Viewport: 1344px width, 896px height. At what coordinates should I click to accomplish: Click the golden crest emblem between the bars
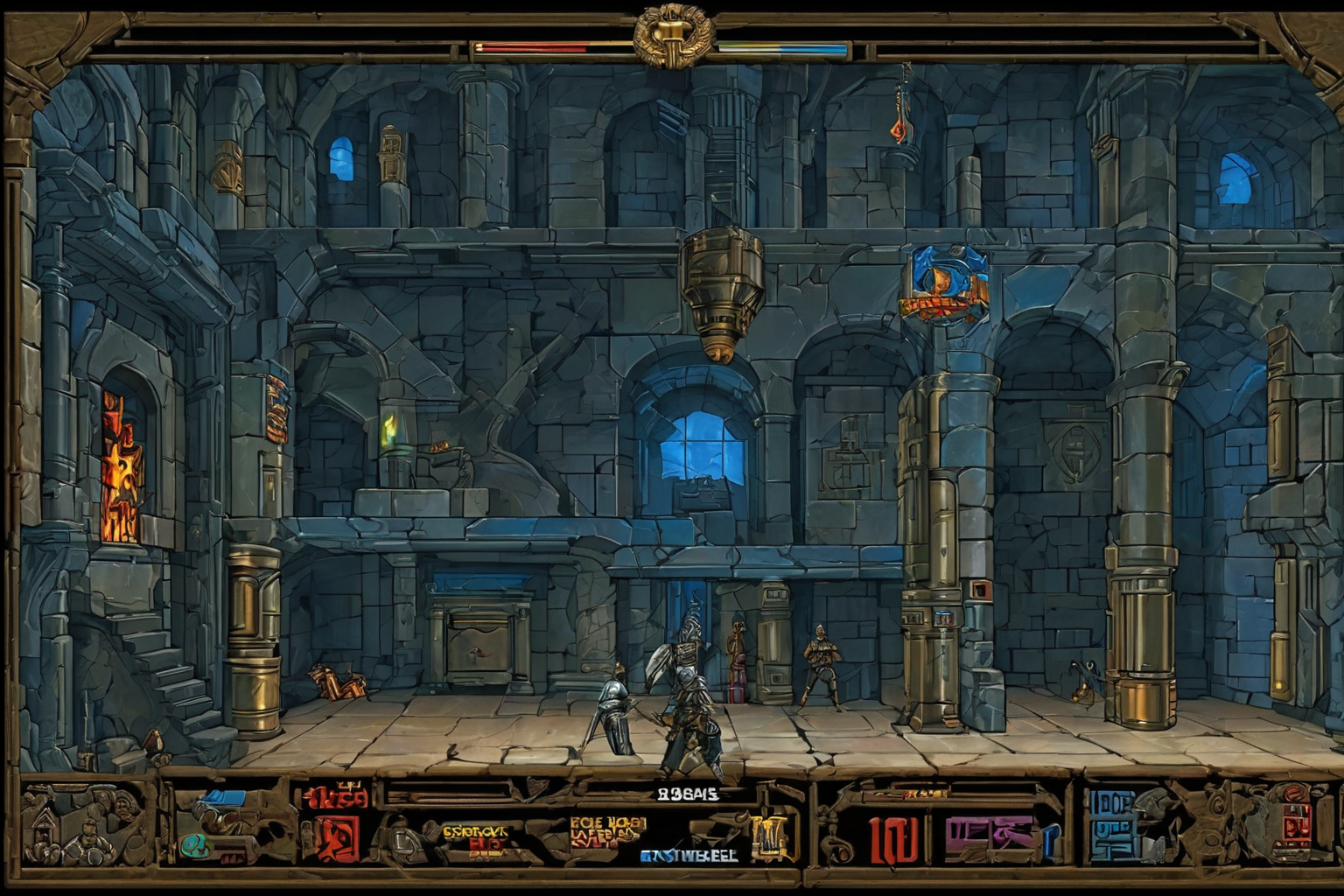673,35
